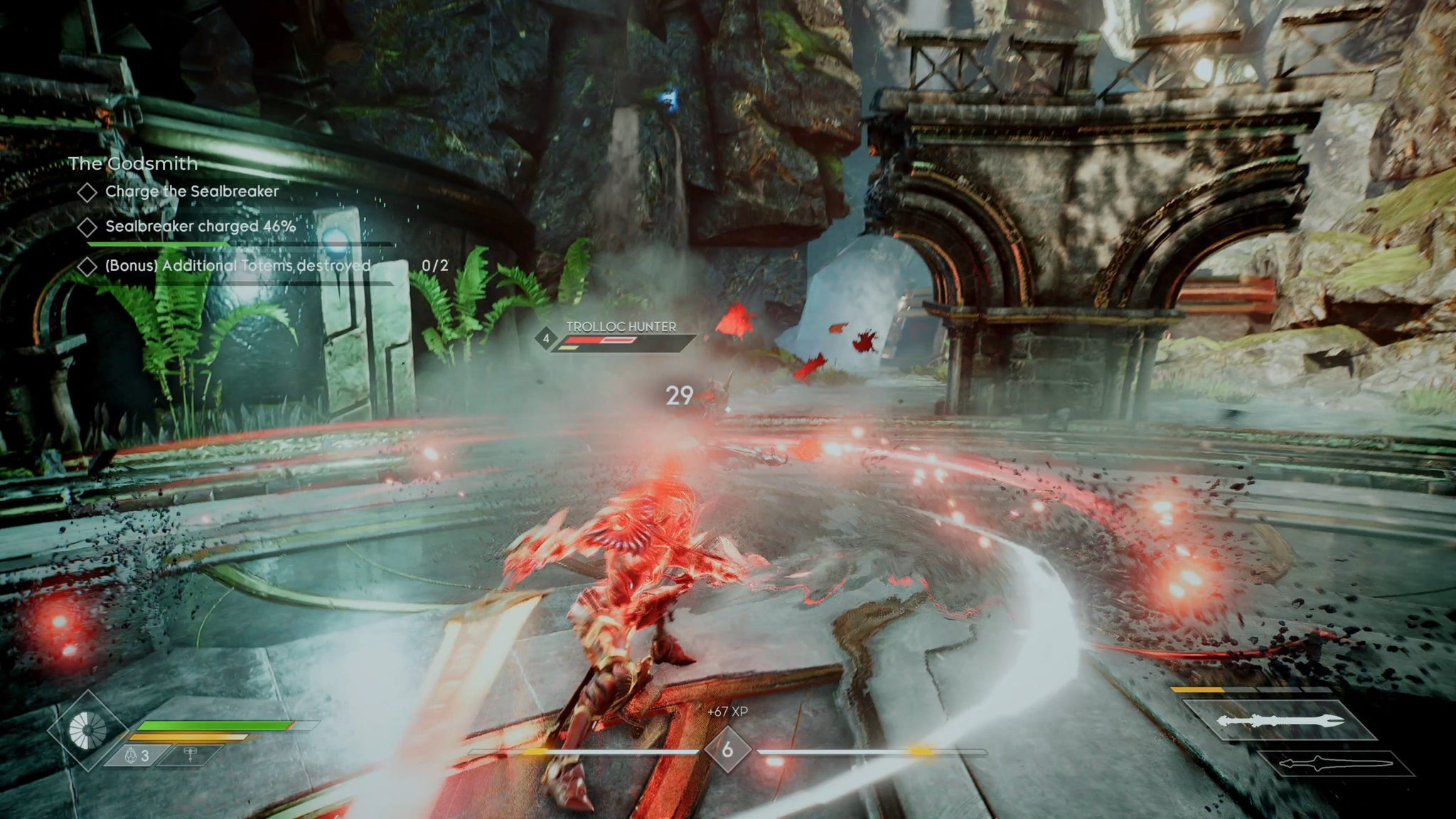Switch to the secondary longsword weapon slot
Screen dimensions: 1456x819
coord(1335,764)
